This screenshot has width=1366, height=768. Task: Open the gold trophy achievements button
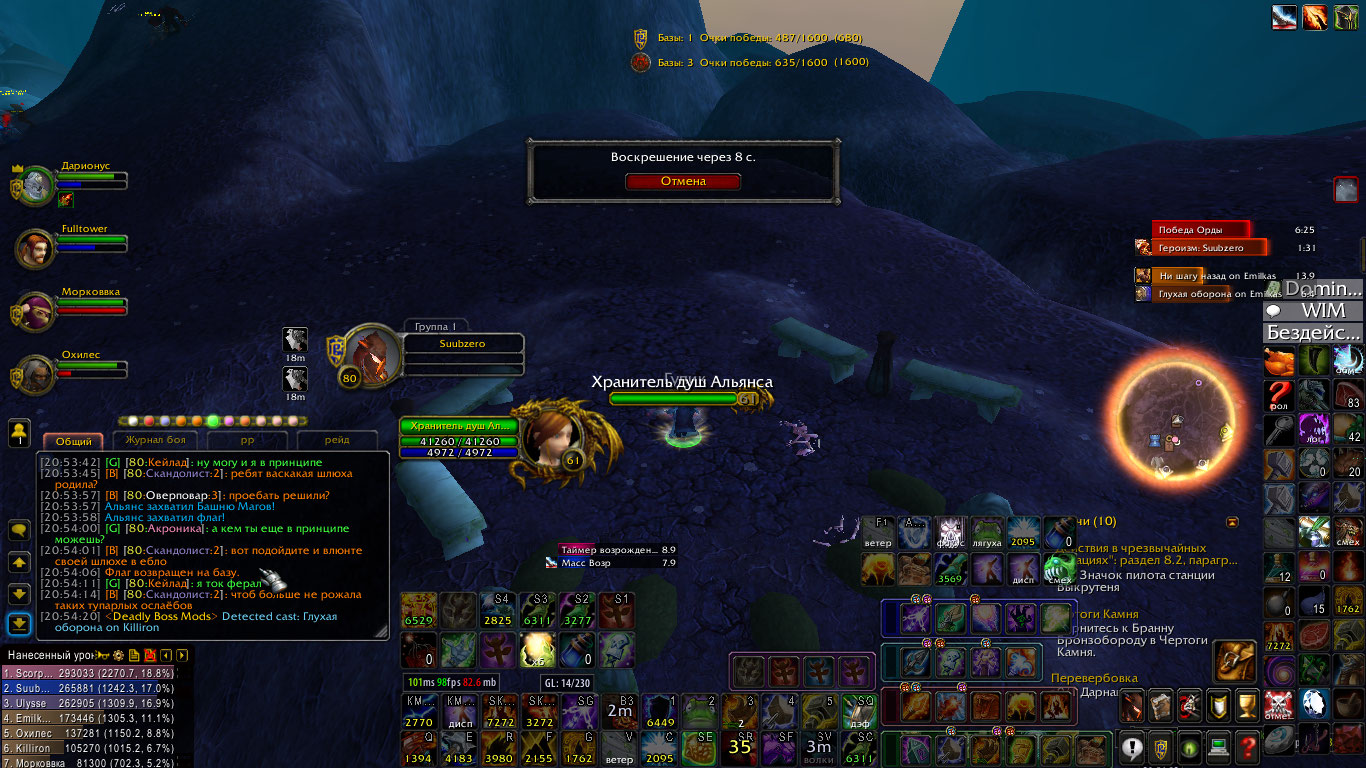tap(1247, 705)
